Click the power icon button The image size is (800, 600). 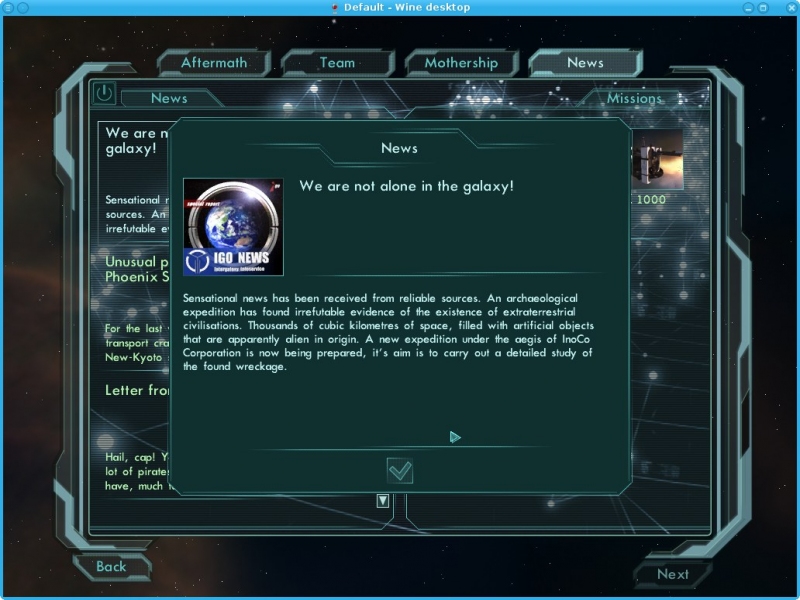click(x=104, y=94)
